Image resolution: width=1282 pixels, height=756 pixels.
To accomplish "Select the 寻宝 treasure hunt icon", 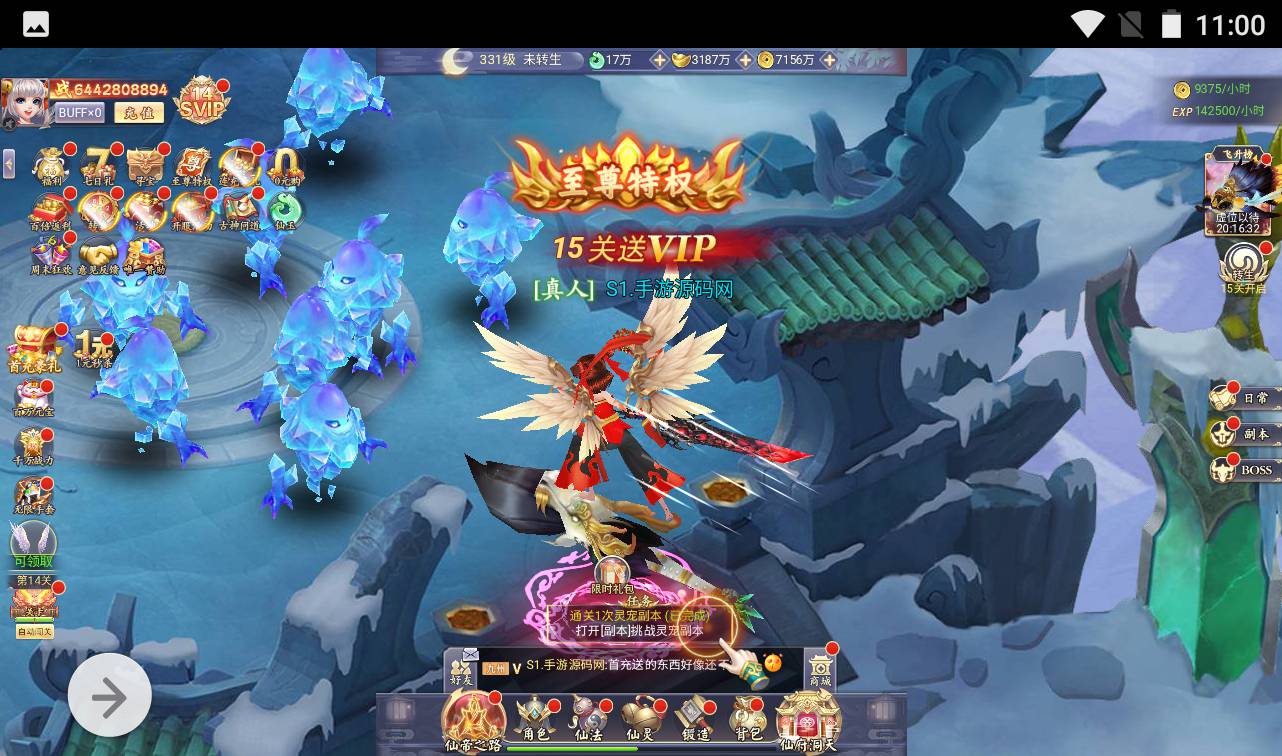I will point(145,165).
